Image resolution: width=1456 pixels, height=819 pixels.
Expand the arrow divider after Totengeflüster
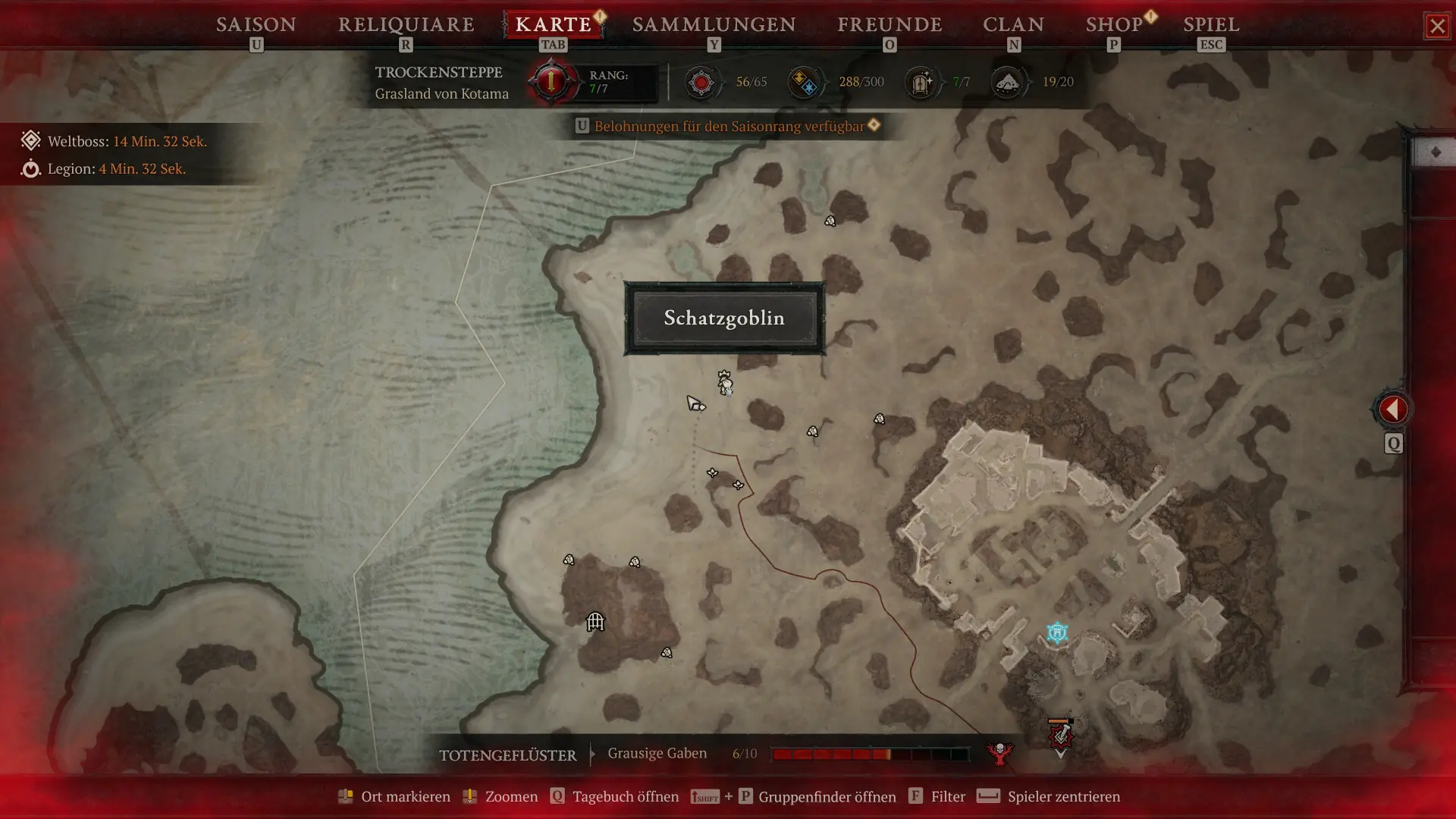tap(592, 755)
